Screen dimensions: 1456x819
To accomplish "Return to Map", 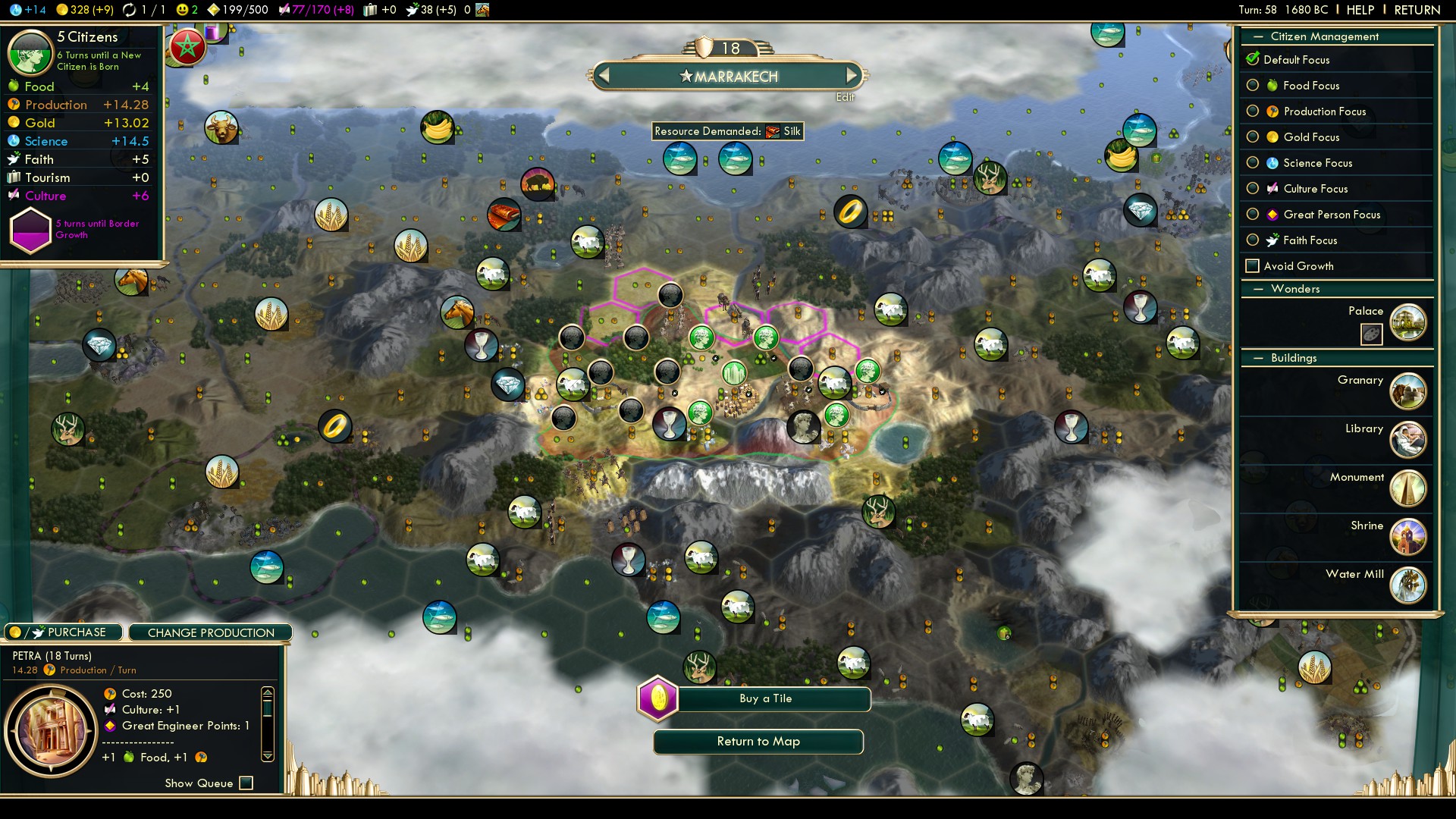I will pyautogui.click(x=758, y=742).
